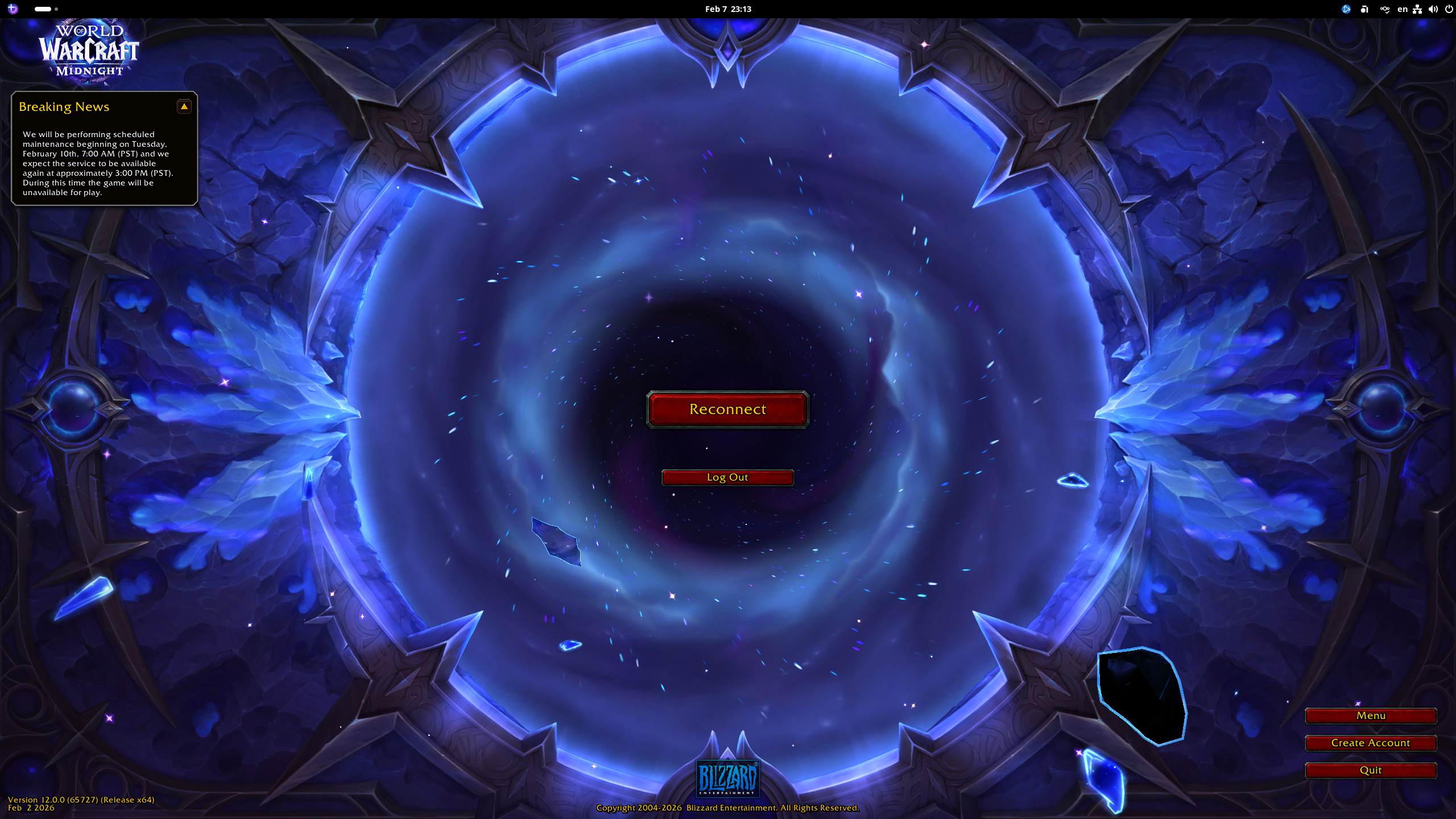
Task: Click the workspace indicator pill at top left
Action: click(43, 9)
